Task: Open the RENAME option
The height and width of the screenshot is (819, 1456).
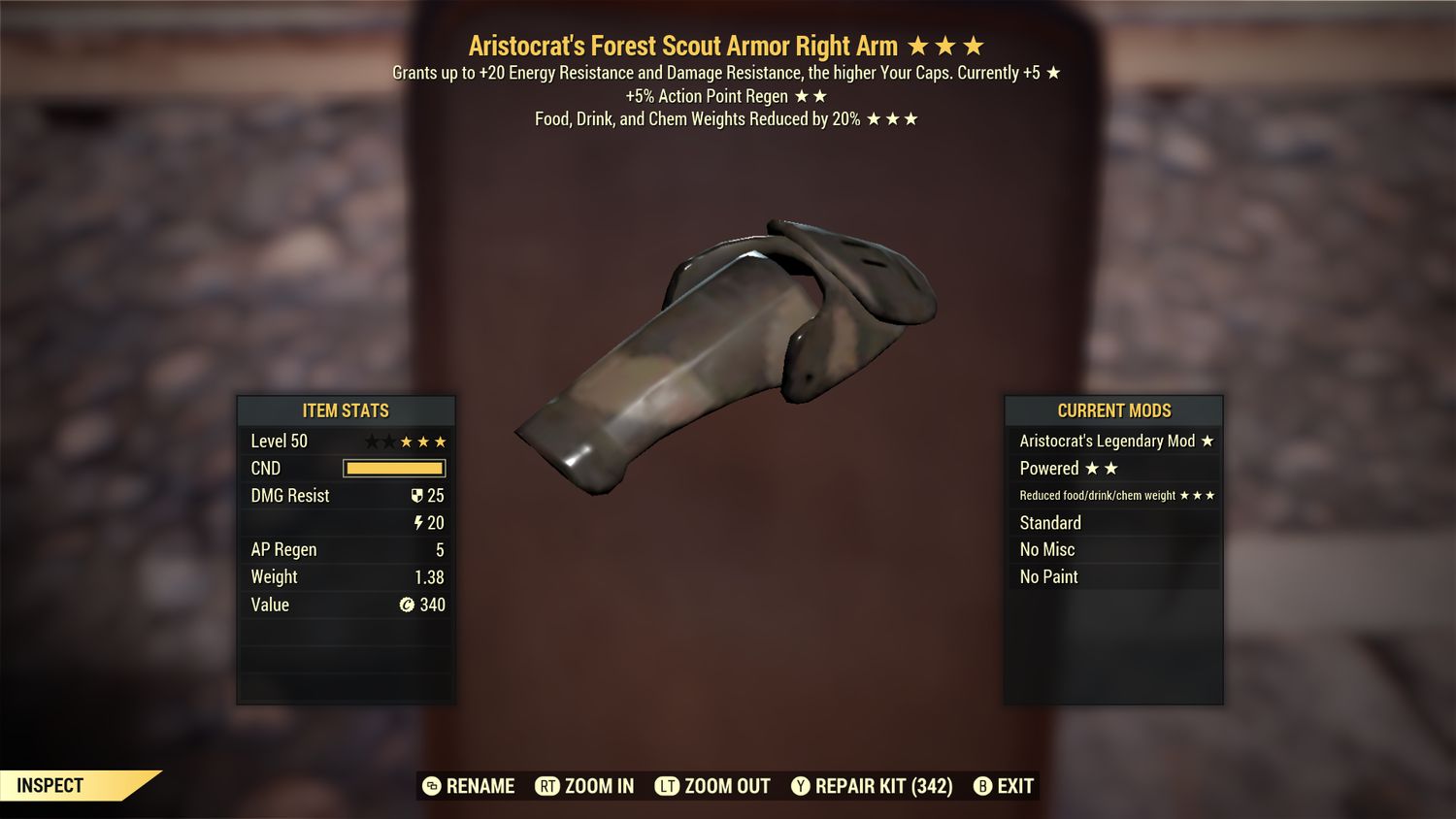Action: (479, 786)
